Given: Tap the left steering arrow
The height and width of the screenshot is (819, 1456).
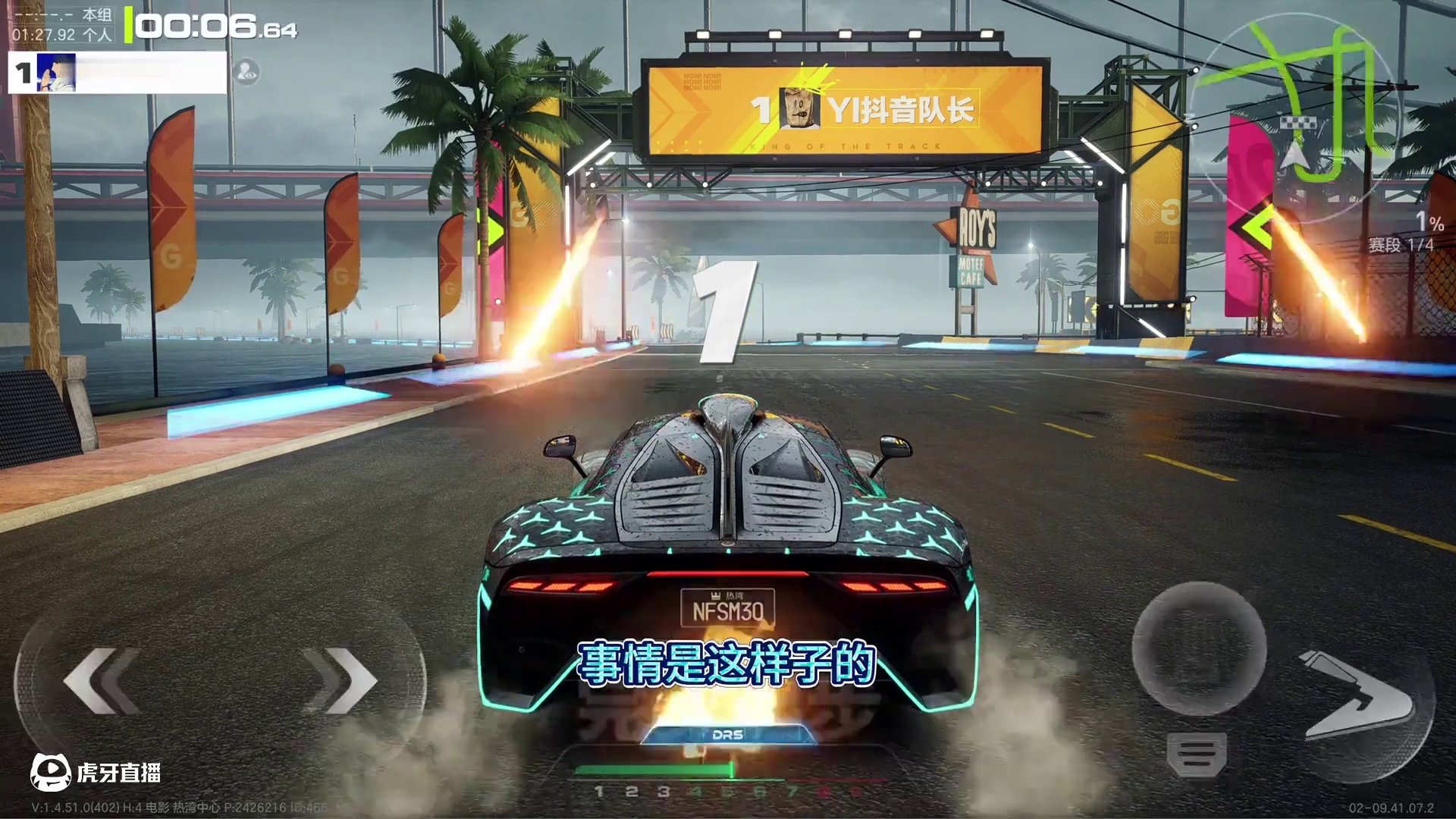Looking at the screenshot, I should point(102,680).
